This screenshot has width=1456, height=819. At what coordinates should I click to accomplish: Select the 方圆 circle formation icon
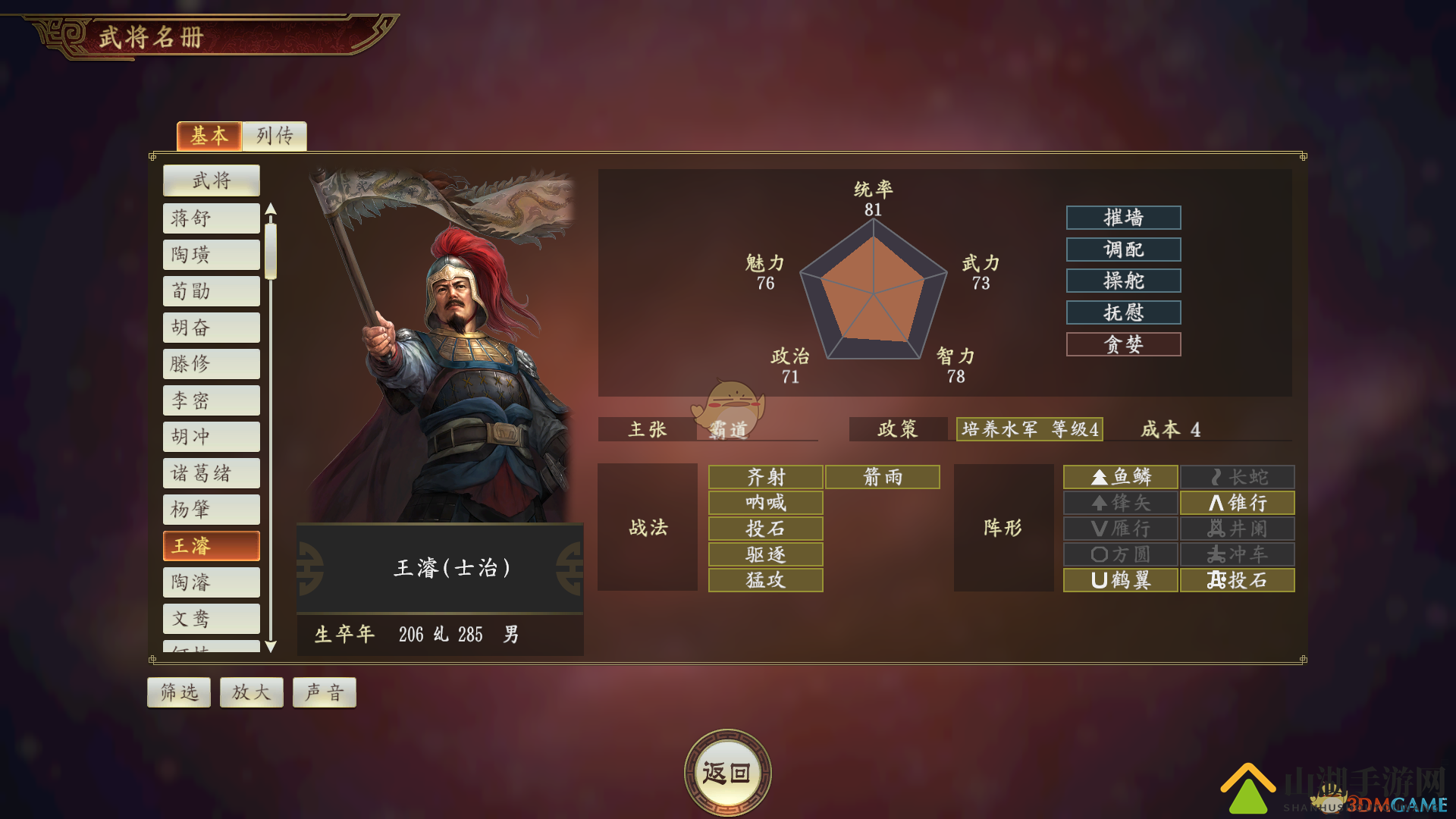[x=1119, y=554]
